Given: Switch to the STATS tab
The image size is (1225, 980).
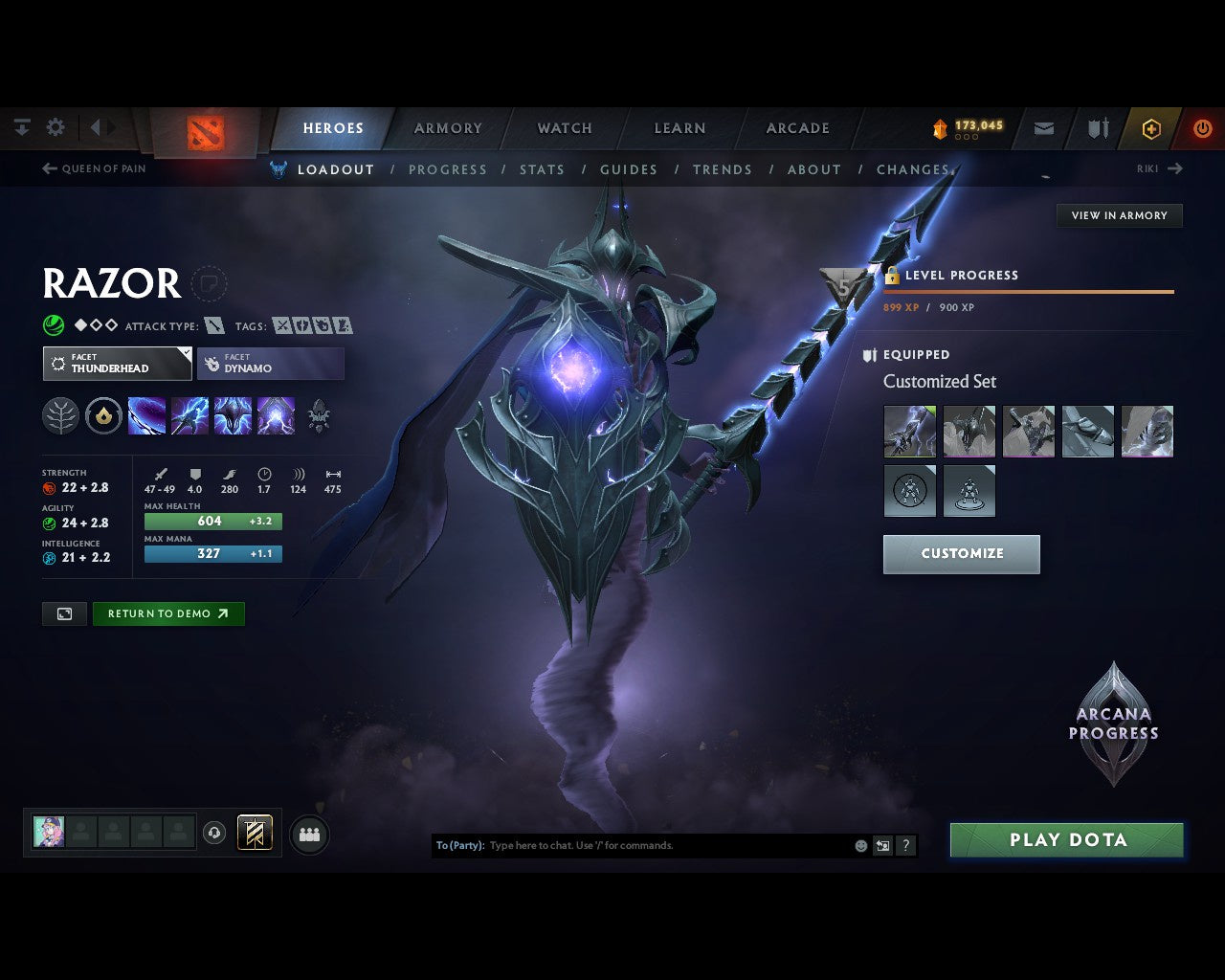Looking at the screenshot, I should click(542, 169).
